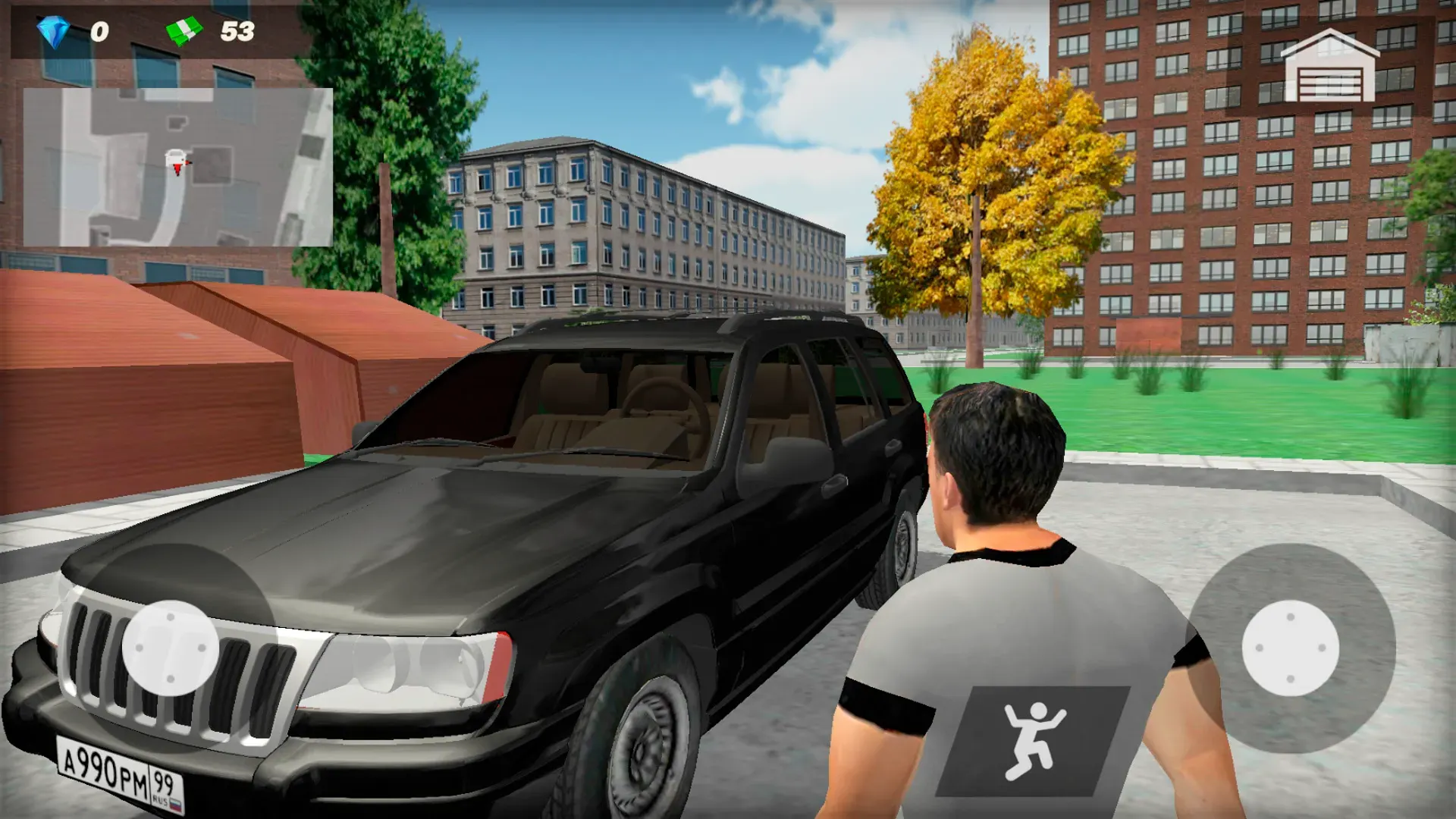Toggle the minimap view in the corner
Screen dimensions: 1456x819
click(x=178, y=167)
